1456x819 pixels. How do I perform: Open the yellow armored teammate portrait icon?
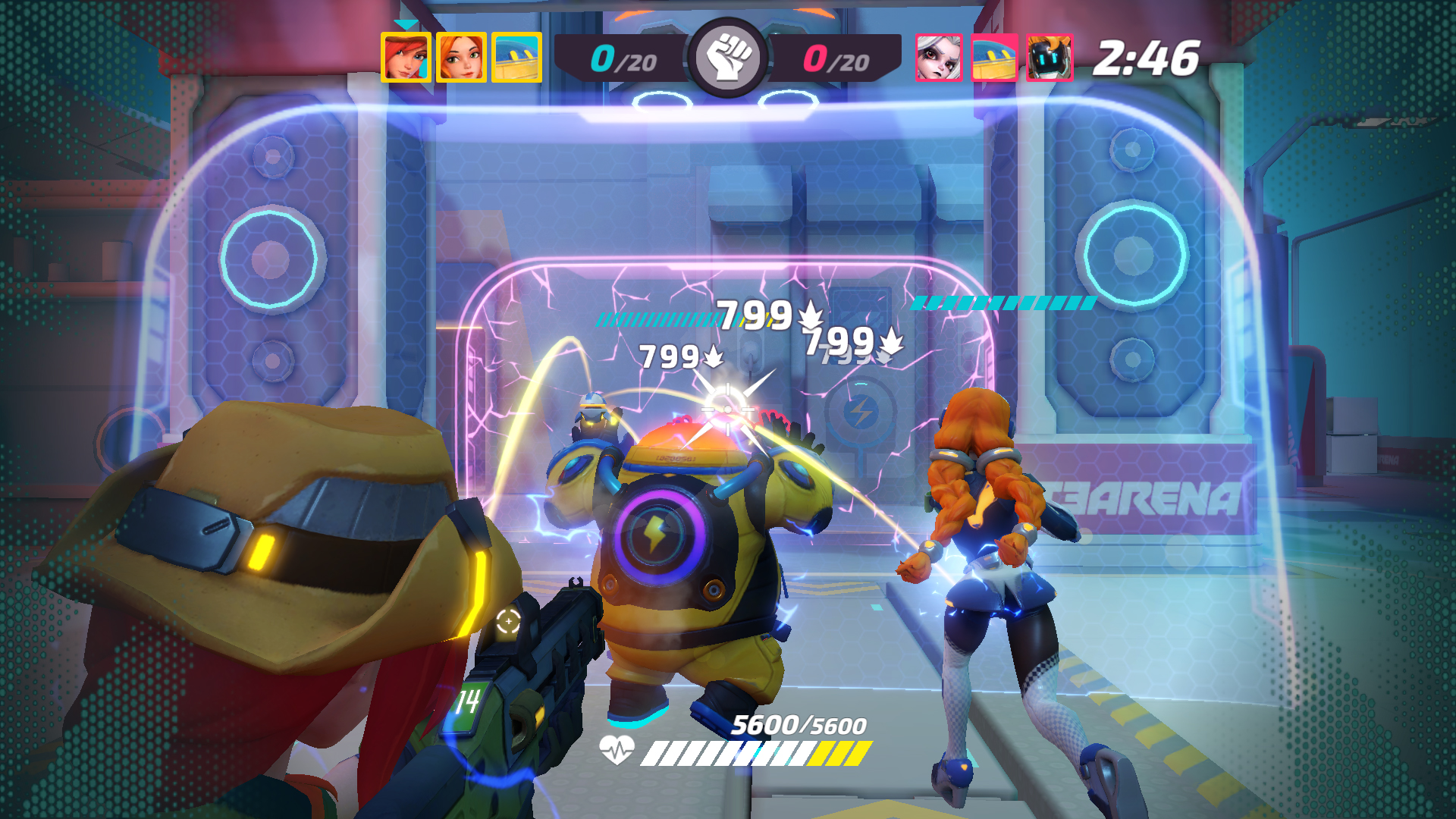click(x=517, y=55)
